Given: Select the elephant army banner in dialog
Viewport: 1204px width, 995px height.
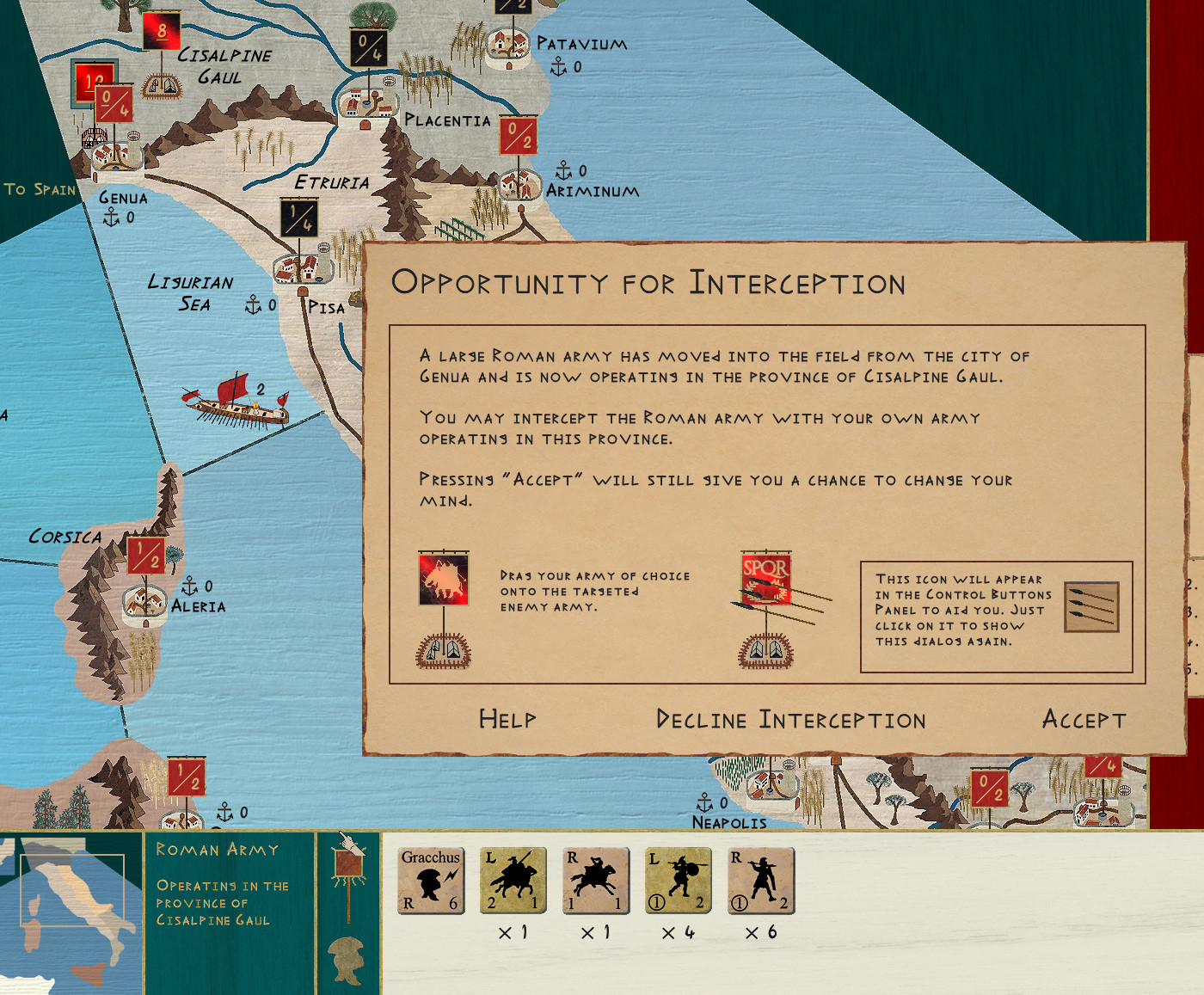Looking at the screenshot, I should [444, 579].
